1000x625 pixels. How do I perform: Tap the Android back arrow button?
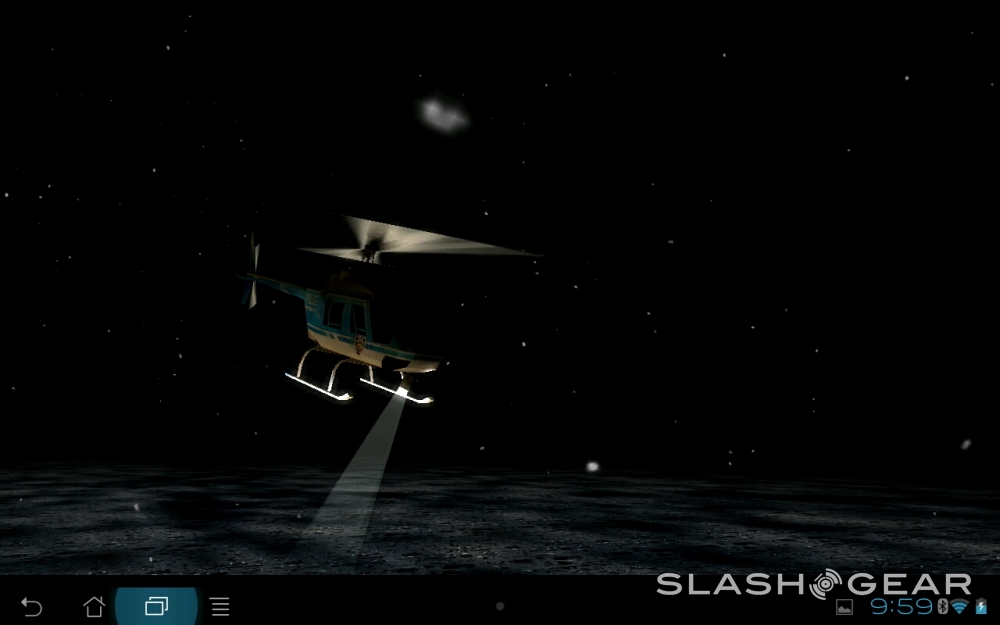[32, 606]
